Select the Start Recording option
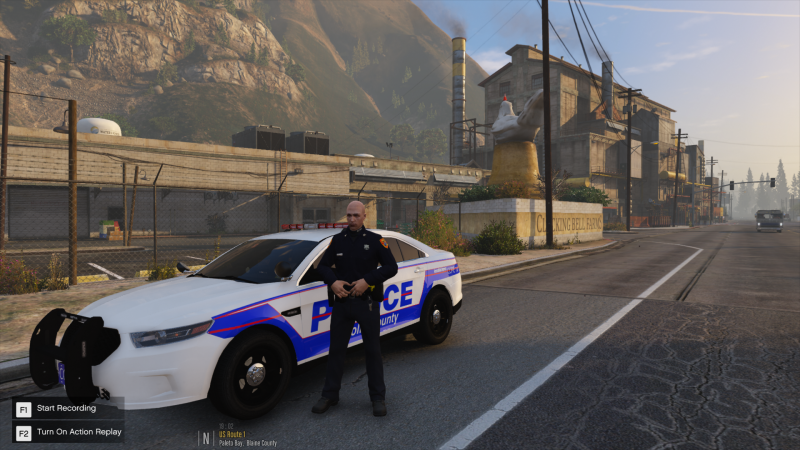The height and width of the screenshot is (450, 800). (65, 408)
